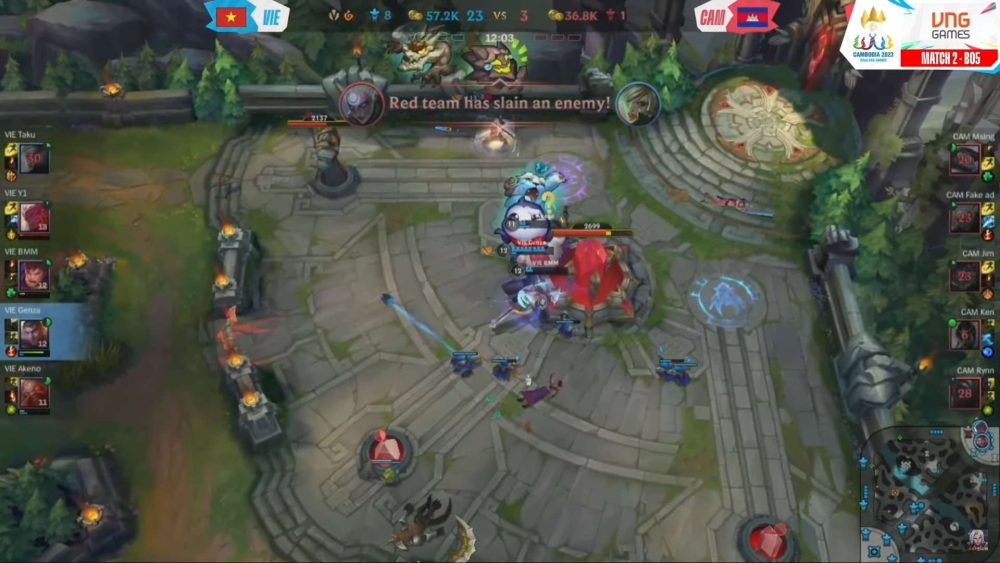Click CAM Rynn's respawning portrait
The image size is (1000, 563).
tap(965, 393)
